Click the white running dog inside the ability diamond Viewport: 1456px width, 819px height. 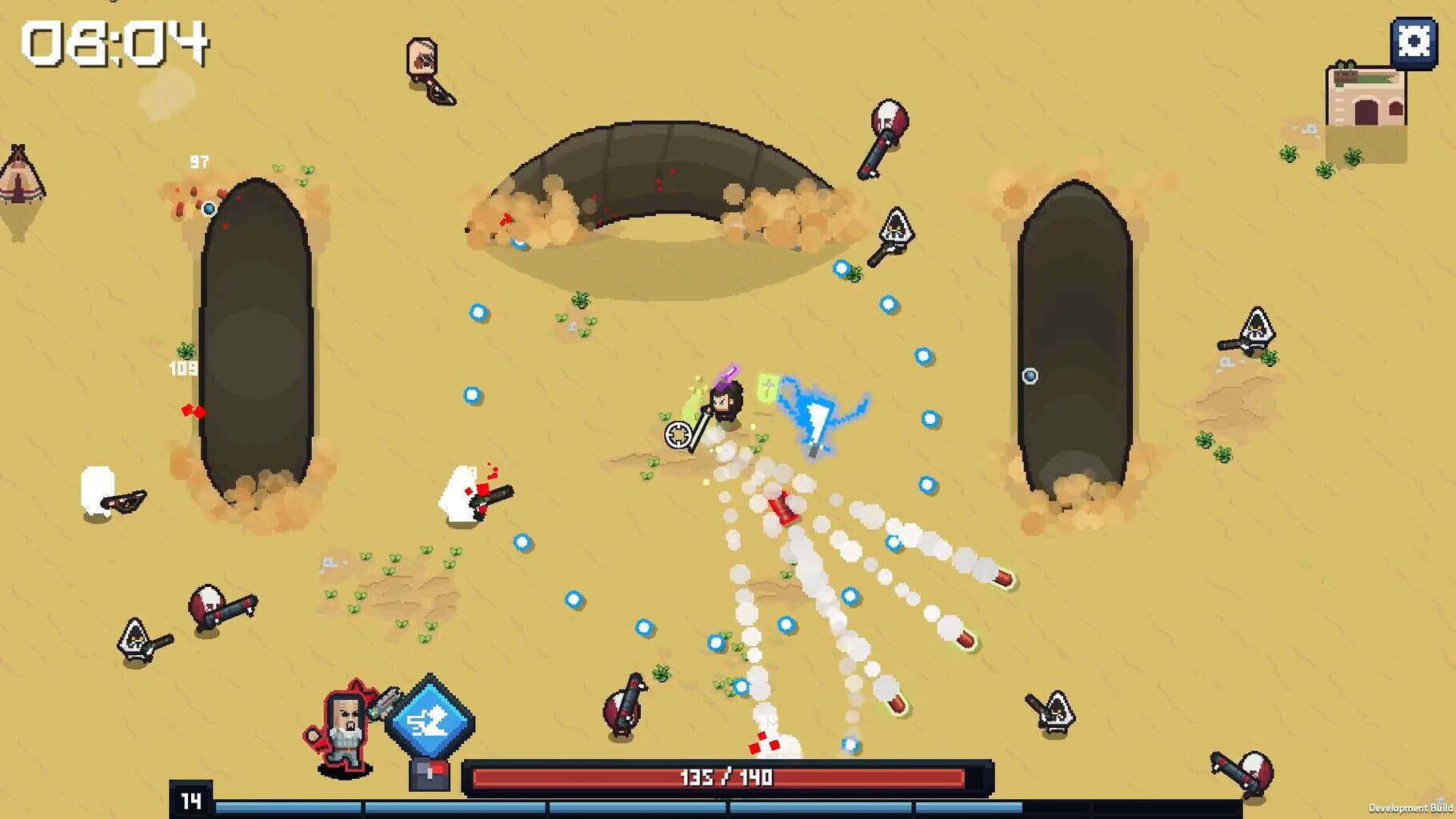432,720
